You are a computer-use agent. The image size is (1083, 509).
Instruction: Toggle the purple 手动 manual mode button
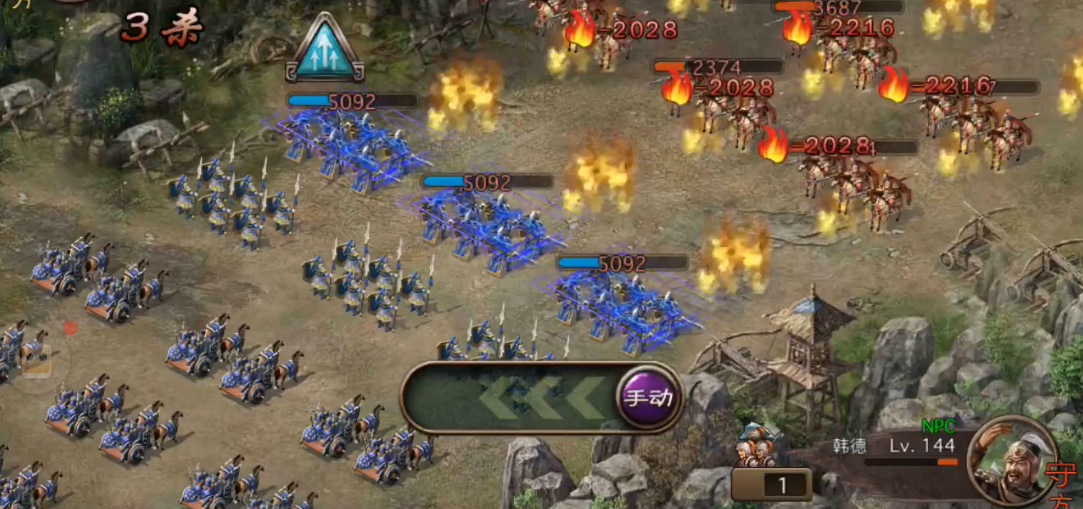tap(648, 397)
